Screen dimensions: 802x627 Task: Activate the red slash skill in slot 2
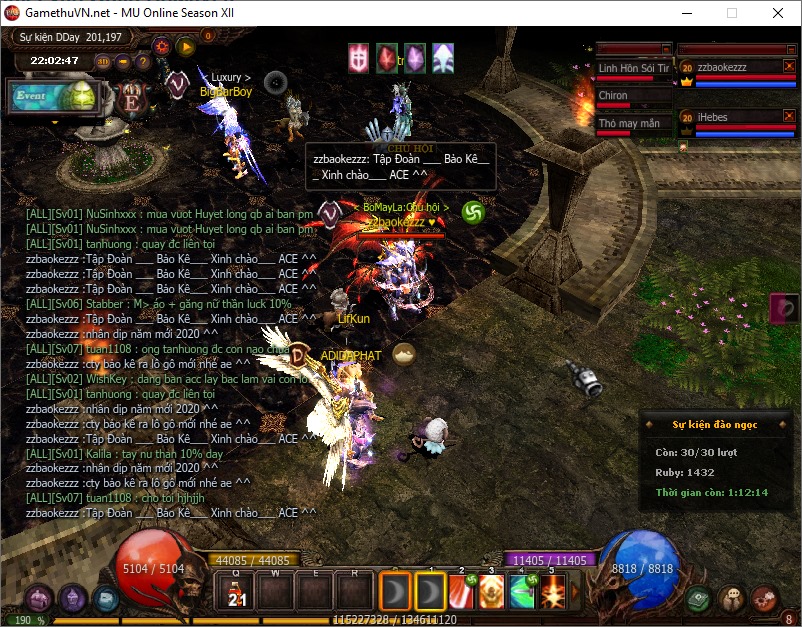[x=462, y=591]
